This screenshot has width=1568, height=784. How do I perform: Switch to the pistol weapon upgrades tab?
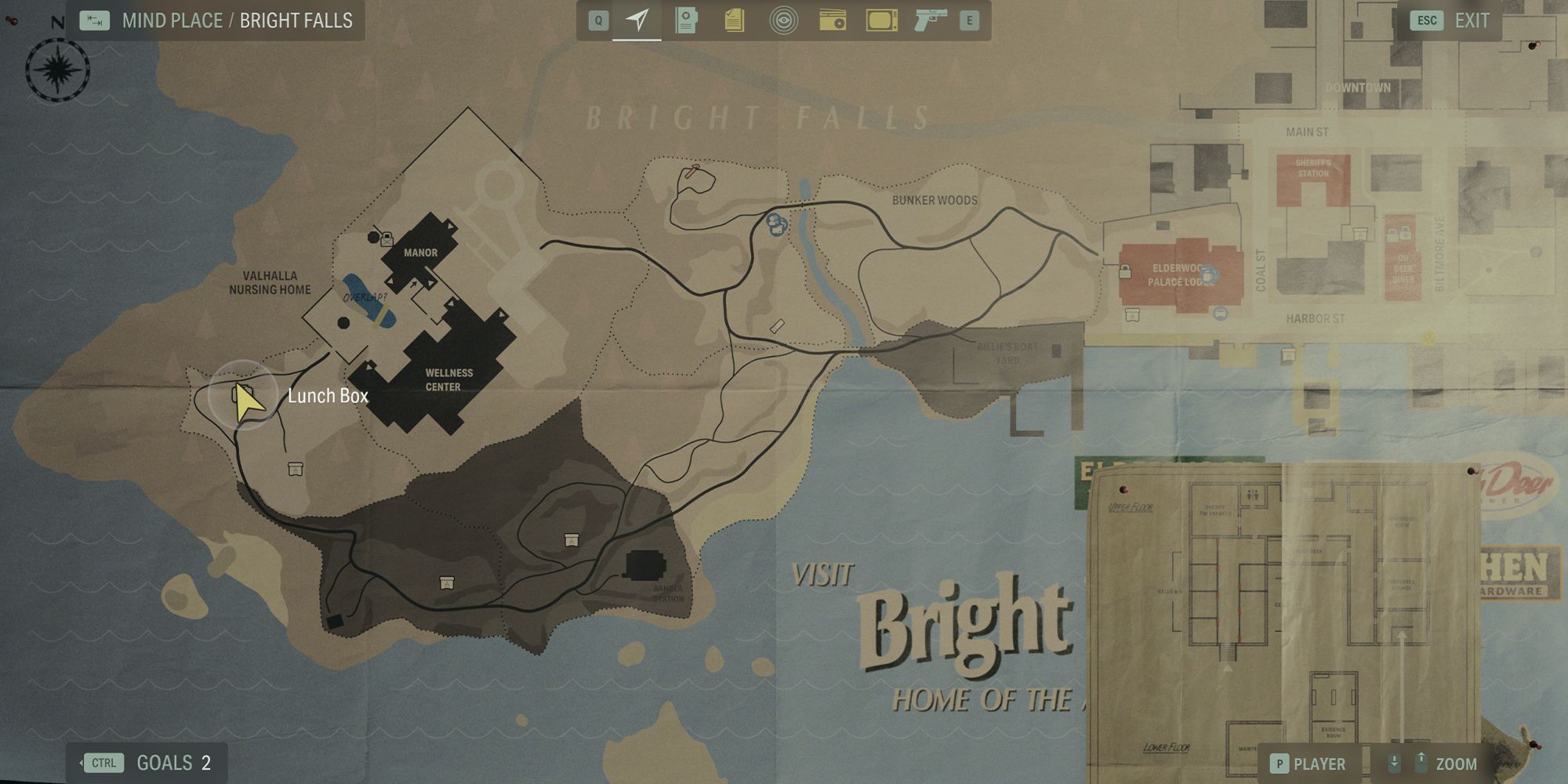click(x=930, y=20)
